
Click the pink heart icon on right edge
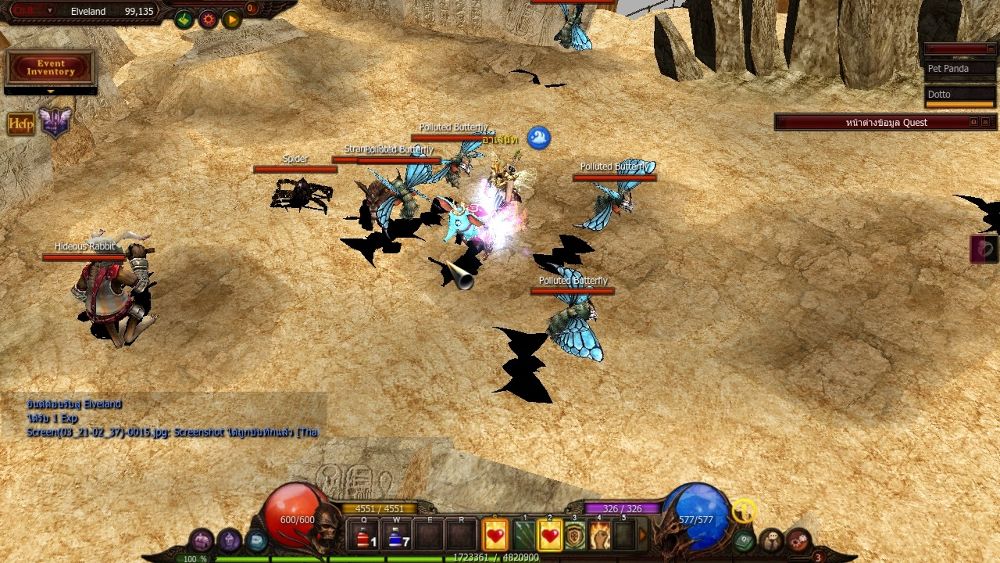[x=984, y=249]
